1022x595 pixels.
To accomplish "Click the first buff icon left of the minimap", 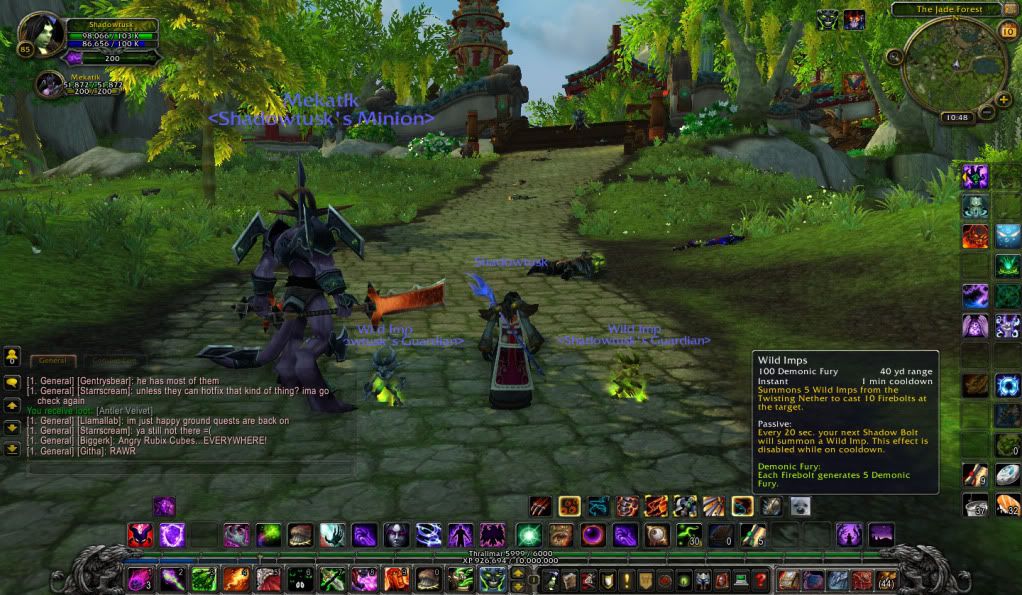I will click(x=827, y=19).
